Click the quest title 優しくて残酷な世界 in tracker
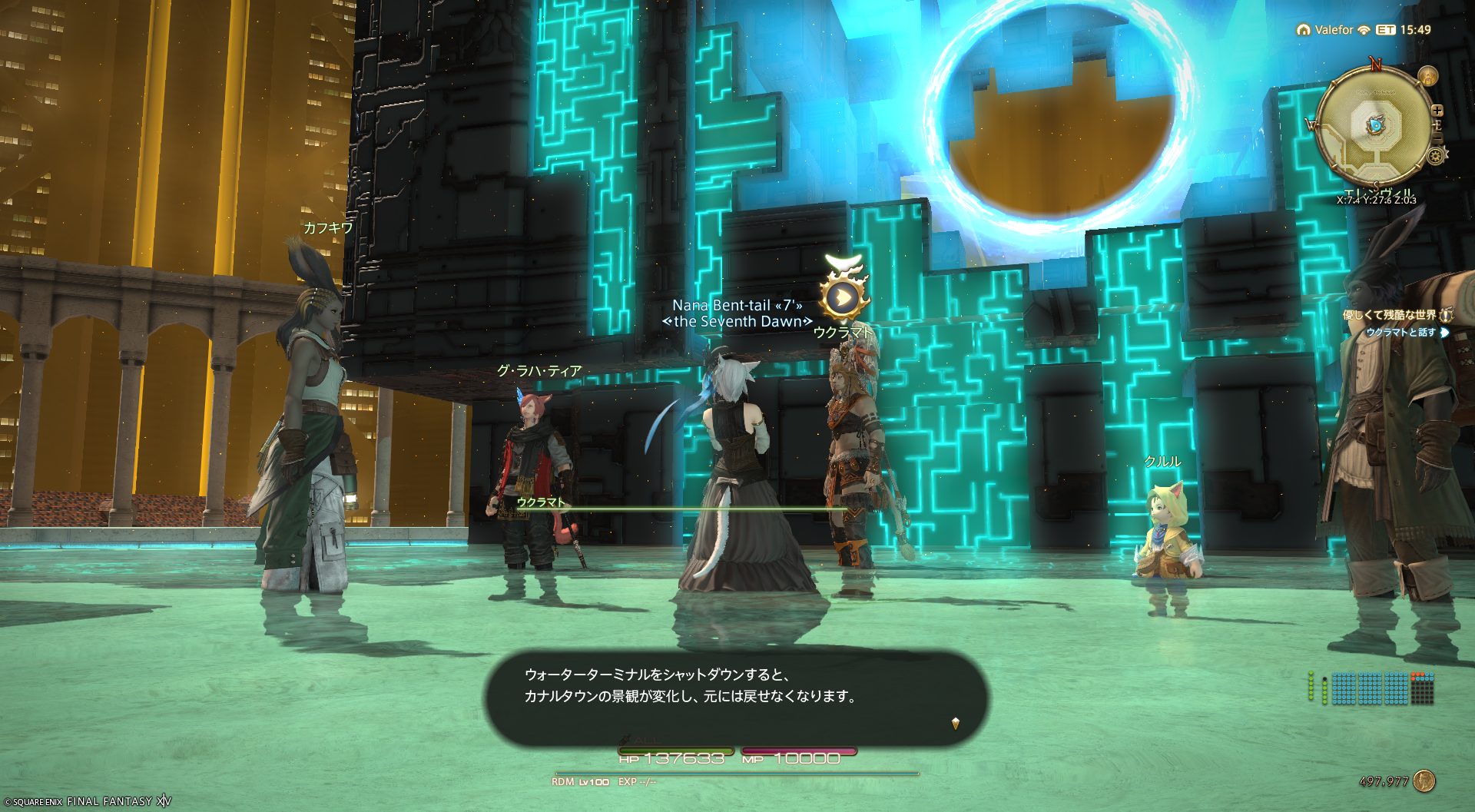The height and width of the screenshot is (812, 1475). pyautogui.click(x=1390, y=315)
